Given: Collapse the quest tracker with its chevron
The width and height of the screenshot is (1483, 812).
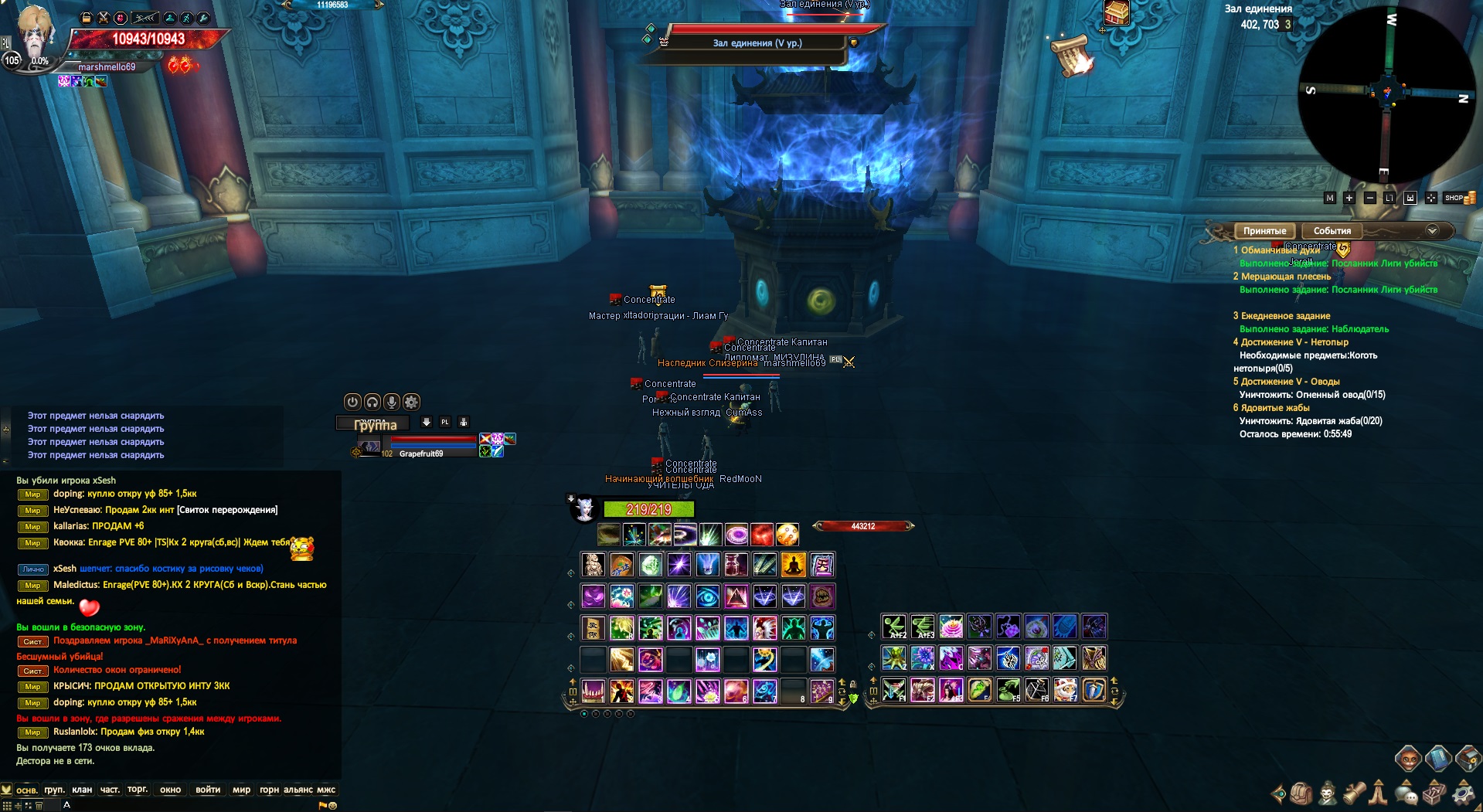Looking at the screenshot, I should pyautogui.click(x=1432, y=231).
